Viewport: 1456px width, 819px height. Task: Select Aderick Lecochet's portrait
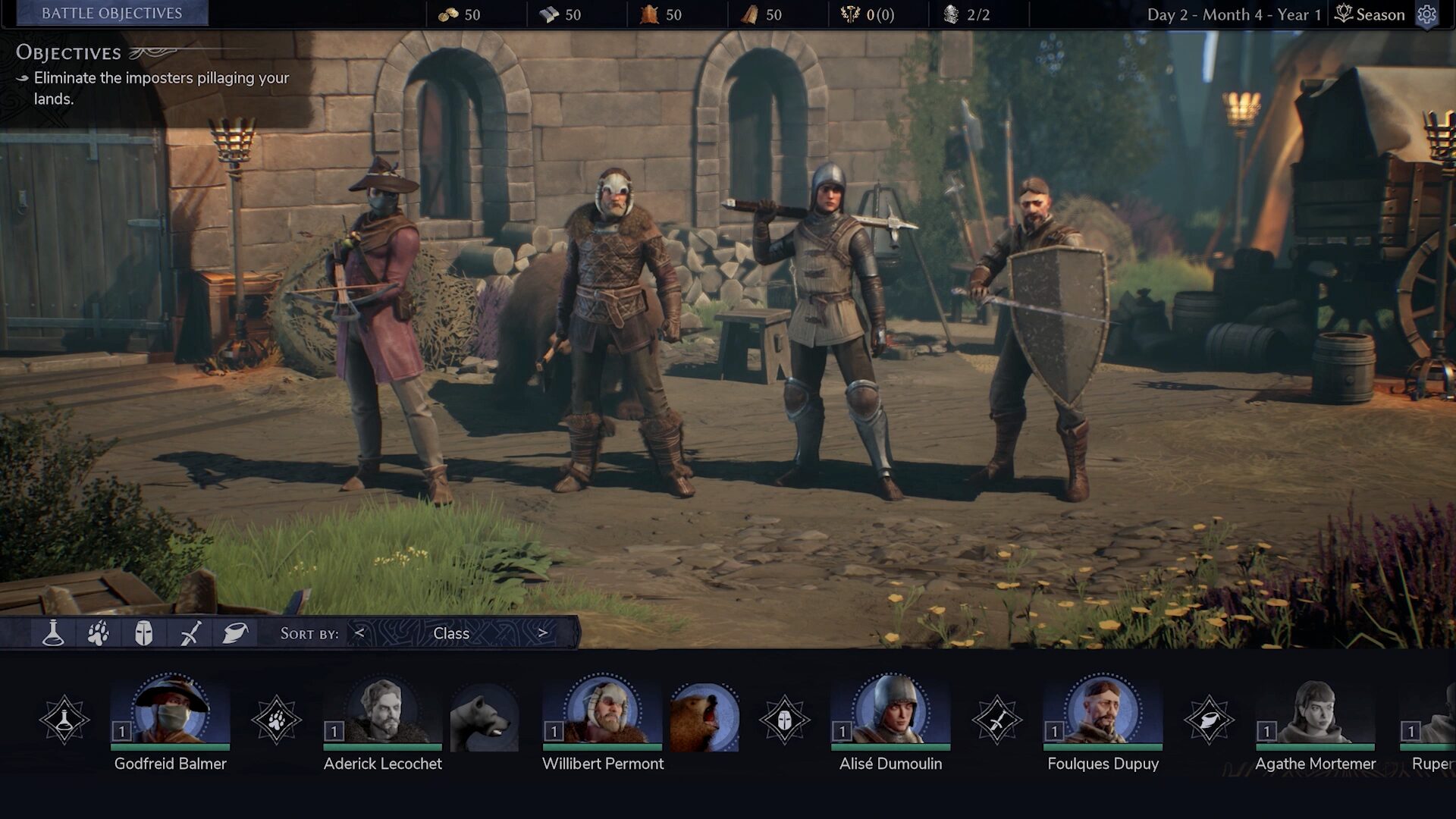[x=382, y=713]
